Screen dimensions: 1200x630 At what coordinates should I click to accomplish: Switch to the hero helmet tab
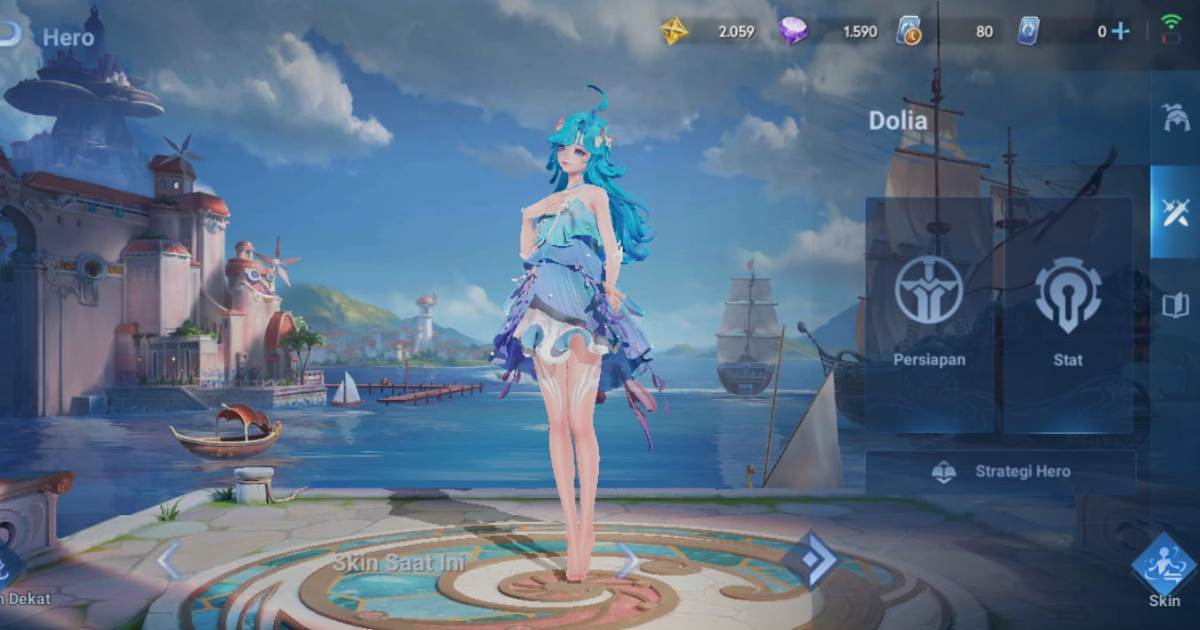[1175, 118]
